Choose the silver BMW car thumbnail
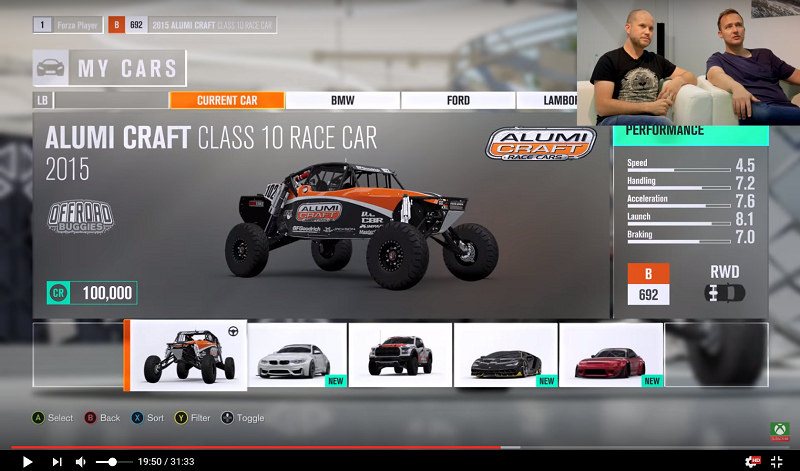Image resolution: width=800 pixels, height=471 pixels. tap(297, 355)
